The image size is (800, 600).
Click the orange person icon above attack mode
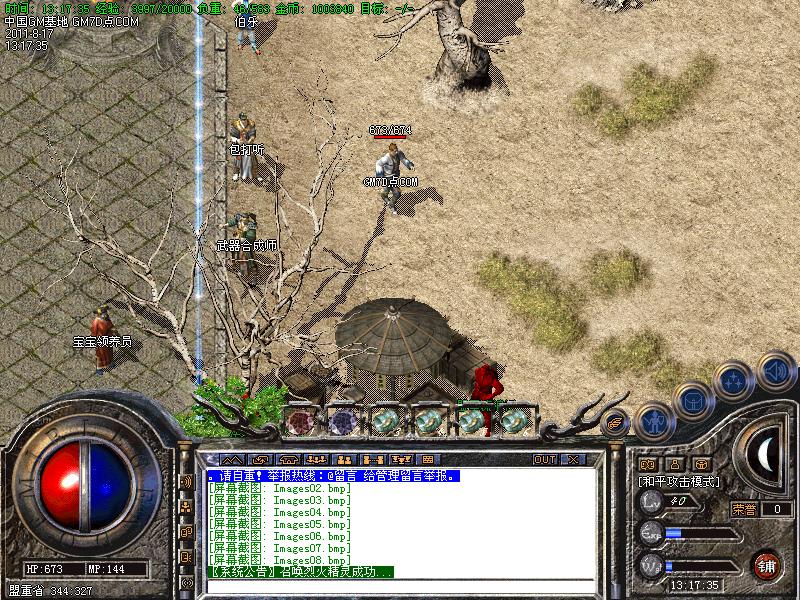(674, 464)
